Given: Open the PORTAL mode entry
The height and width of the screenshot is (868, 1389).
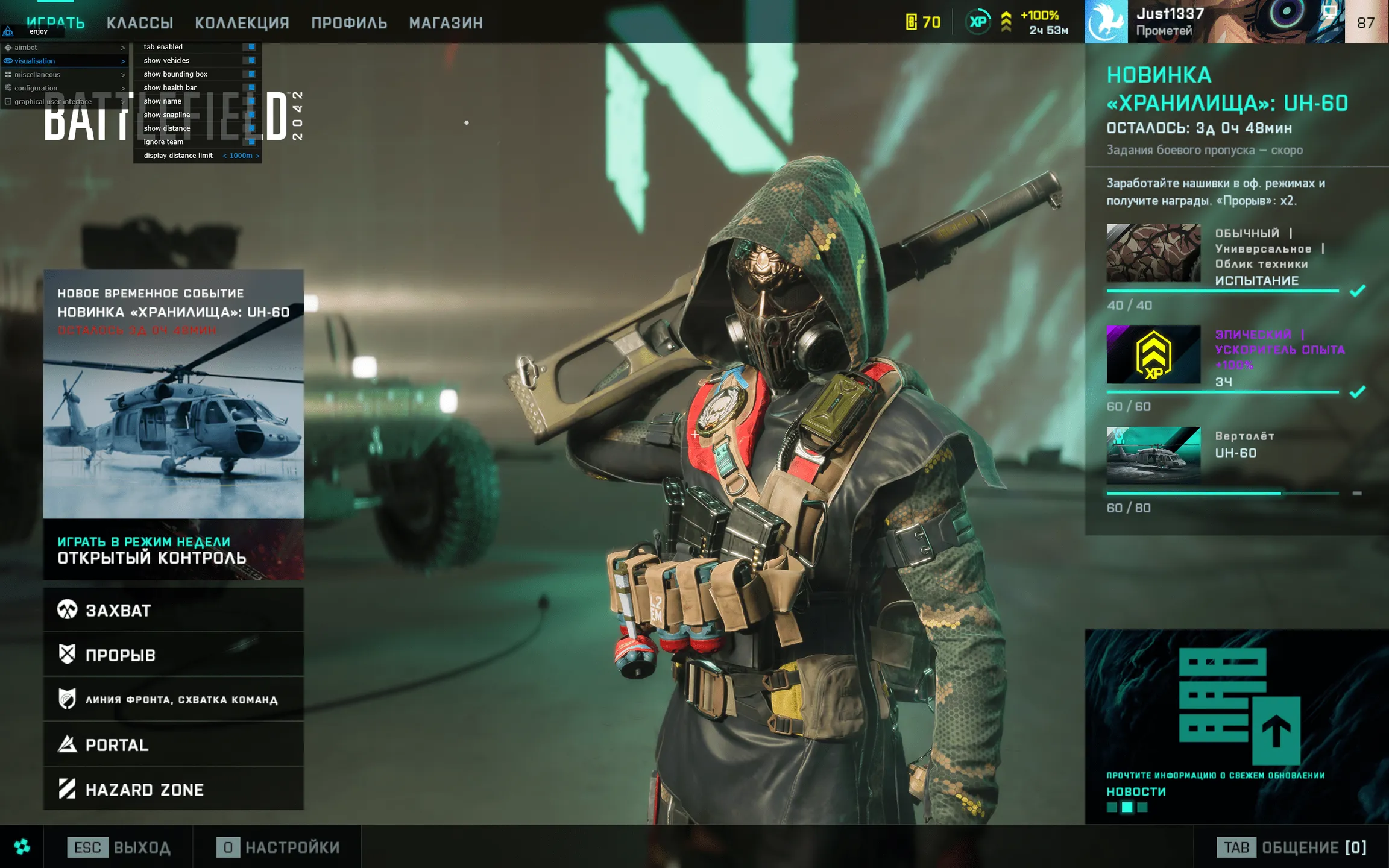Looking at the screenshot, I should (x=174, y=745).
